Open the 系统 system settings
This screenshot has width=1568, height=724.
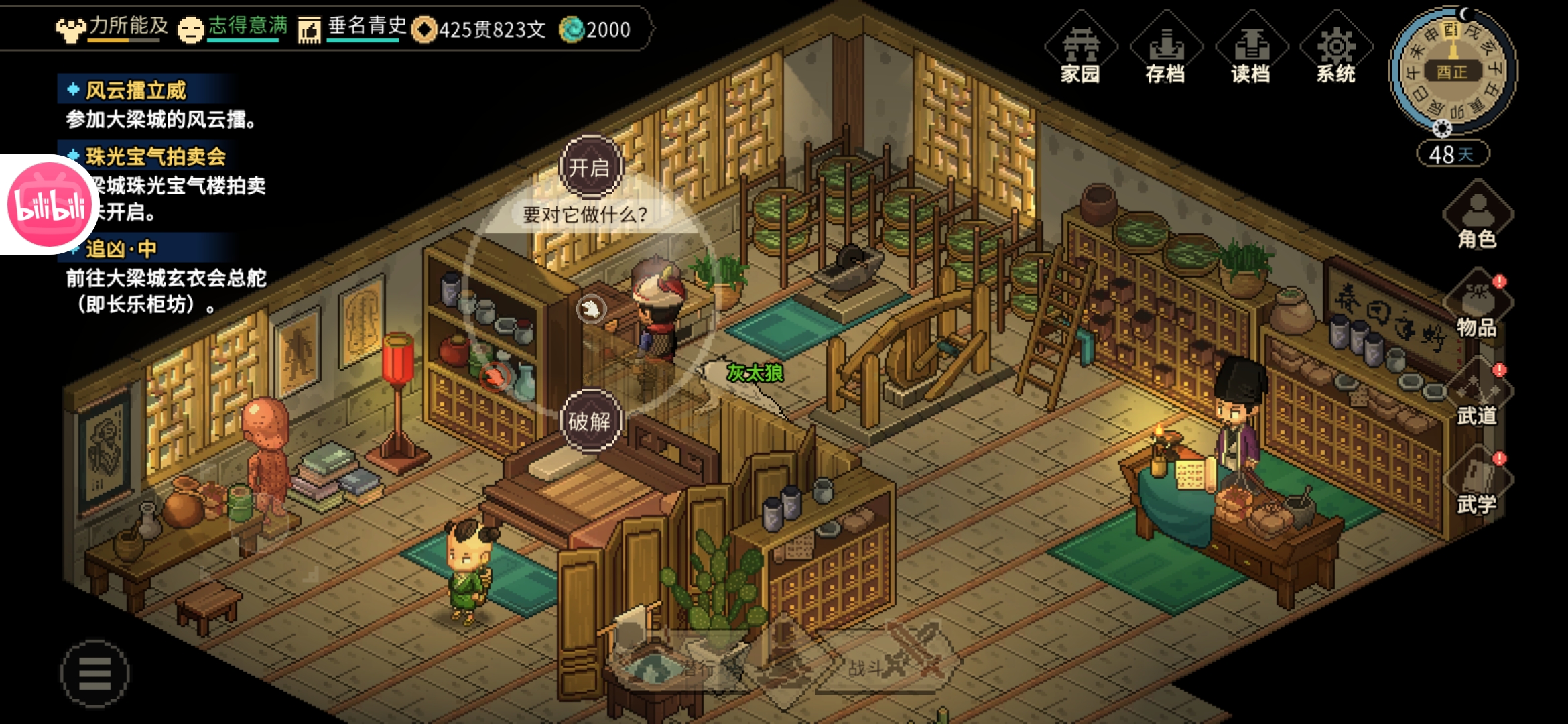[x=1335, y=51]
